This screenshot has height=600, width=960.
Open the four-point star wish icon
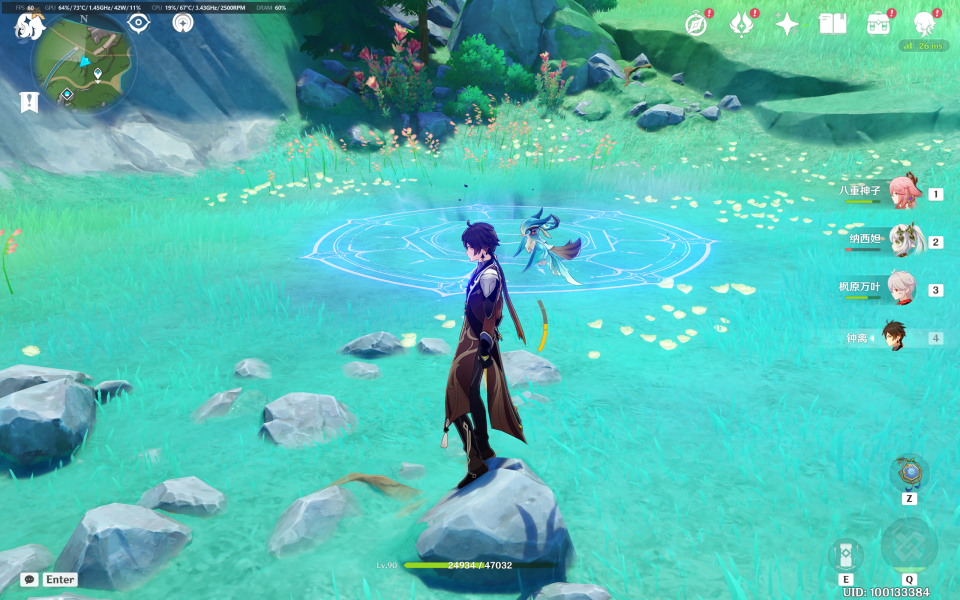[x=787, y=25]
